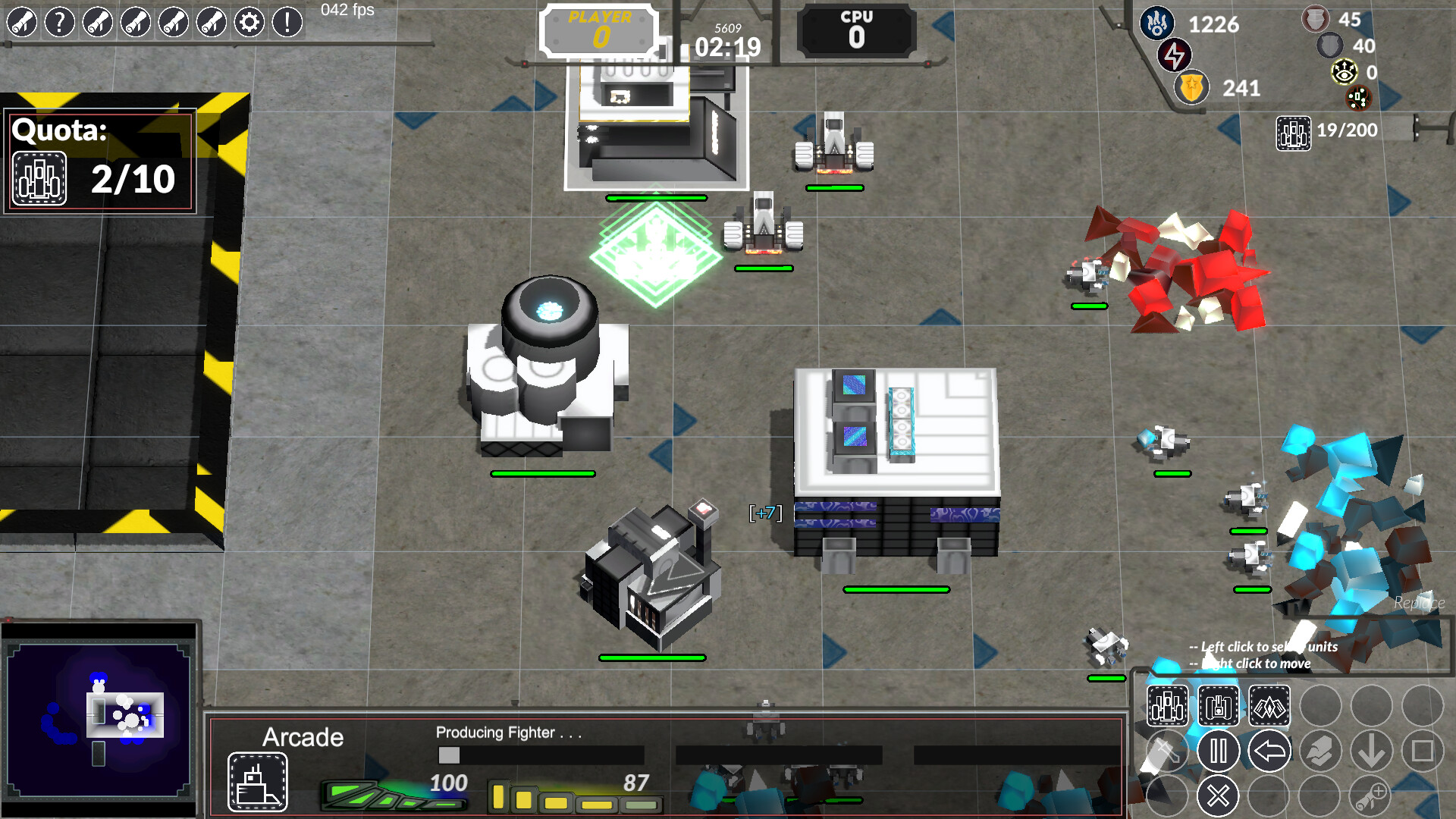Build the tank unit from the command panel

(x=1219, y=707)
